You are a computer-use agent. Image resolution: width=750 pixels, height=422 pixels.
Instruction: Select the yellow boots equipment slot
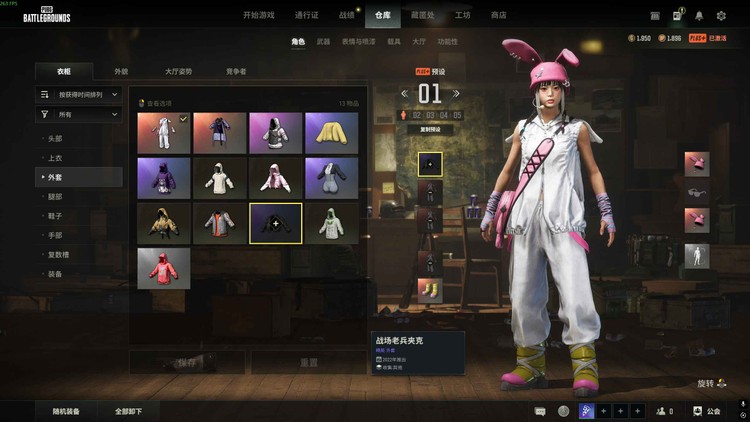tap(430, 291)
